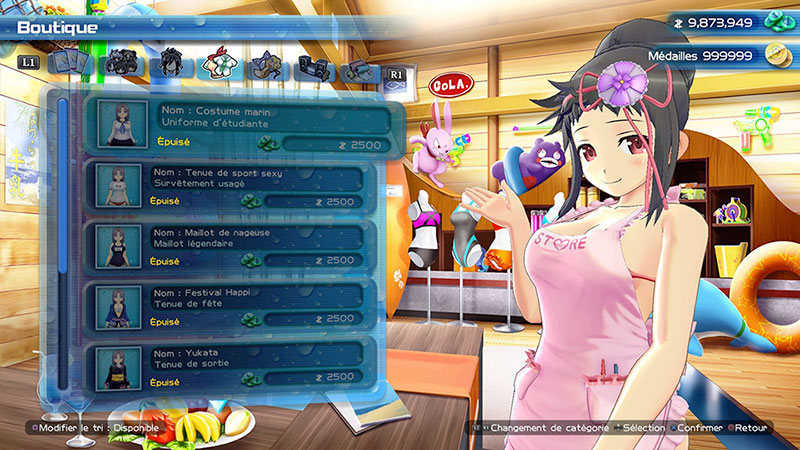The width and height of the screenshot is (800, 450).
Task: Click the Confirmer prompt
Action: tap(698, 428)
